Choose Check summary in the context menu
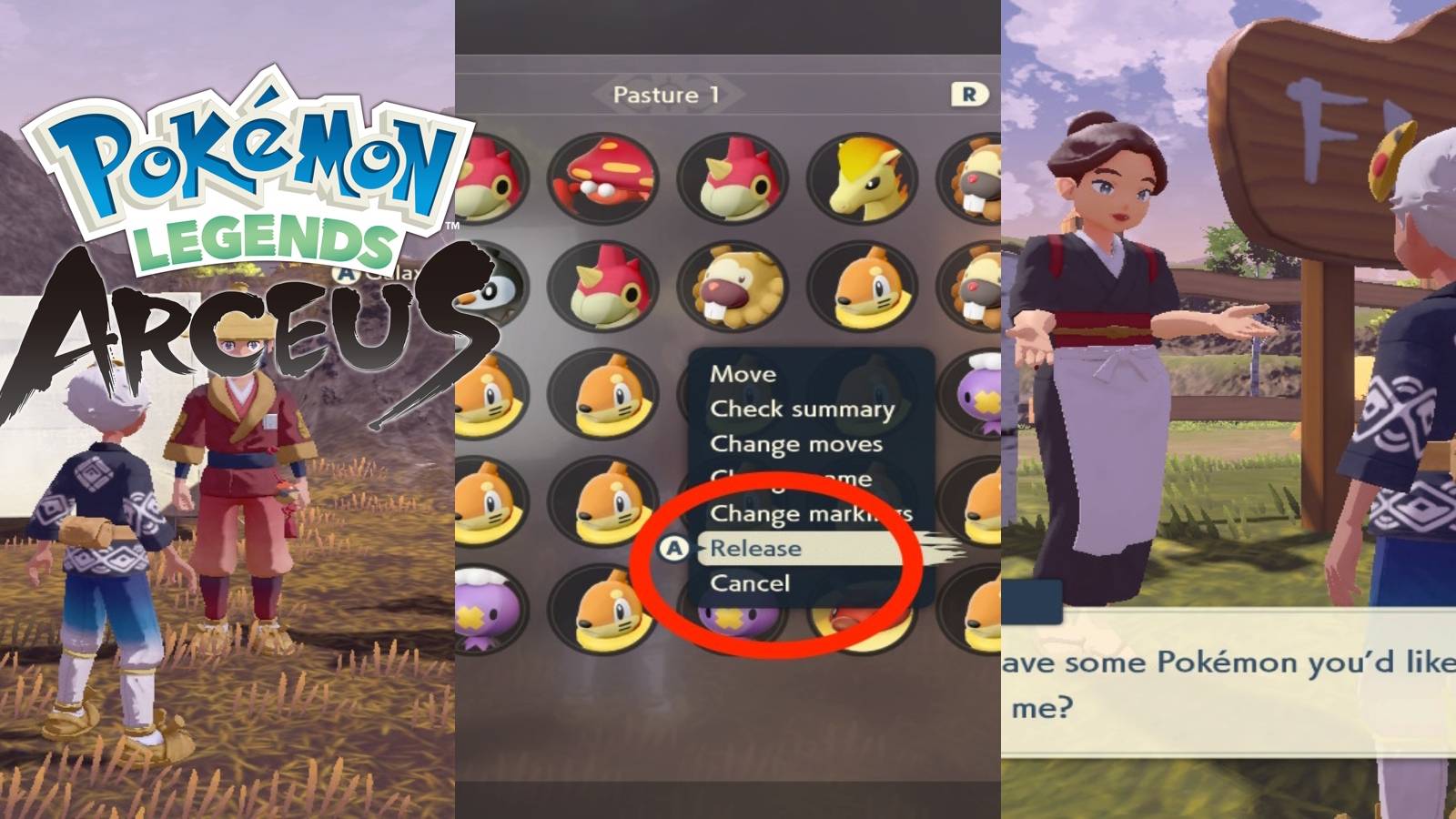1456x819 pixels. click(801, 409)
